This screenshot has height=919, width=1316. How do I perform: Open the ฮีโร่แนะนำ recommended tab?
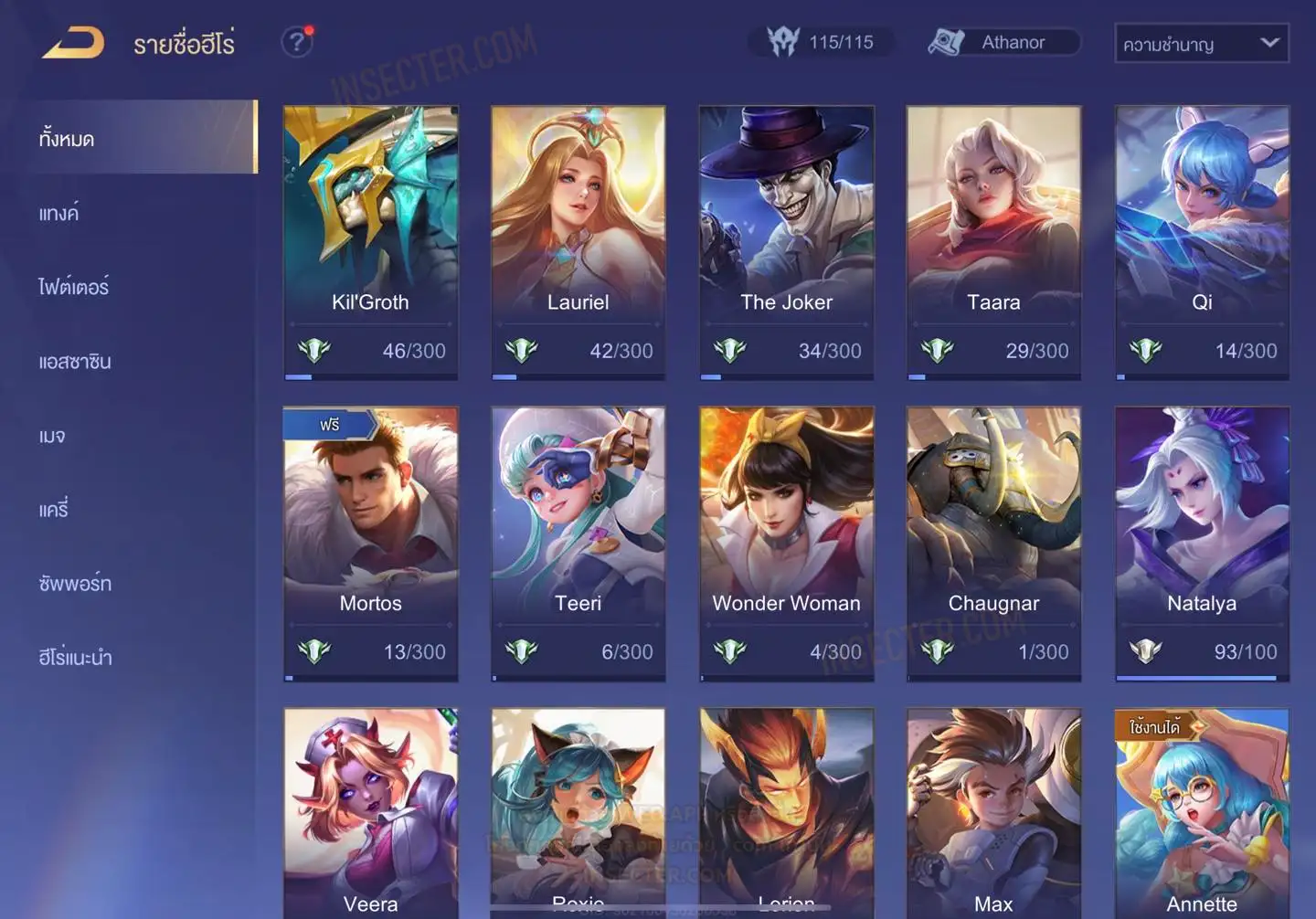[x=75, y=658]
